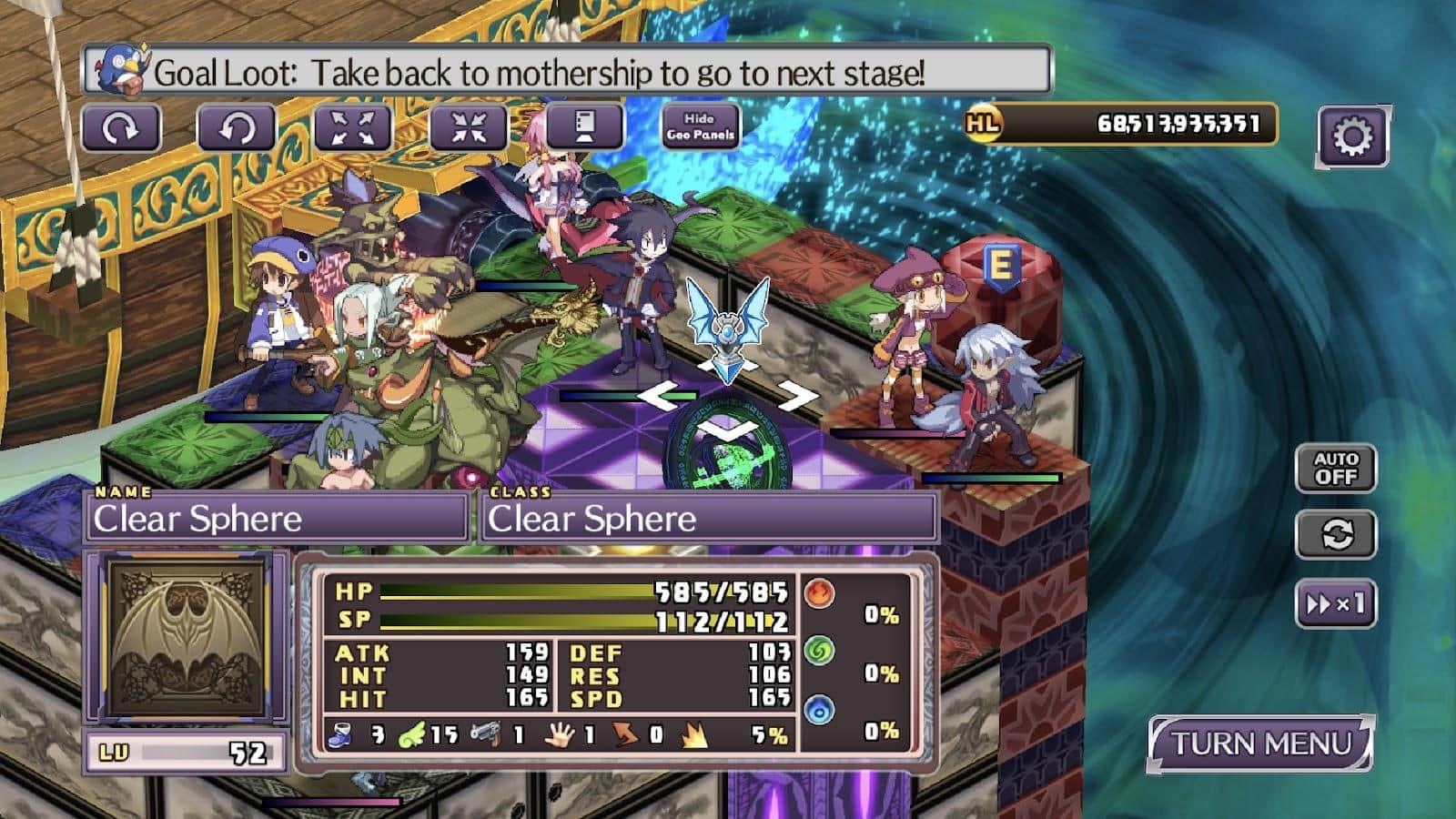
Task: Change the fast-forward x1 speed
Action: click(x=1335, y=603)
